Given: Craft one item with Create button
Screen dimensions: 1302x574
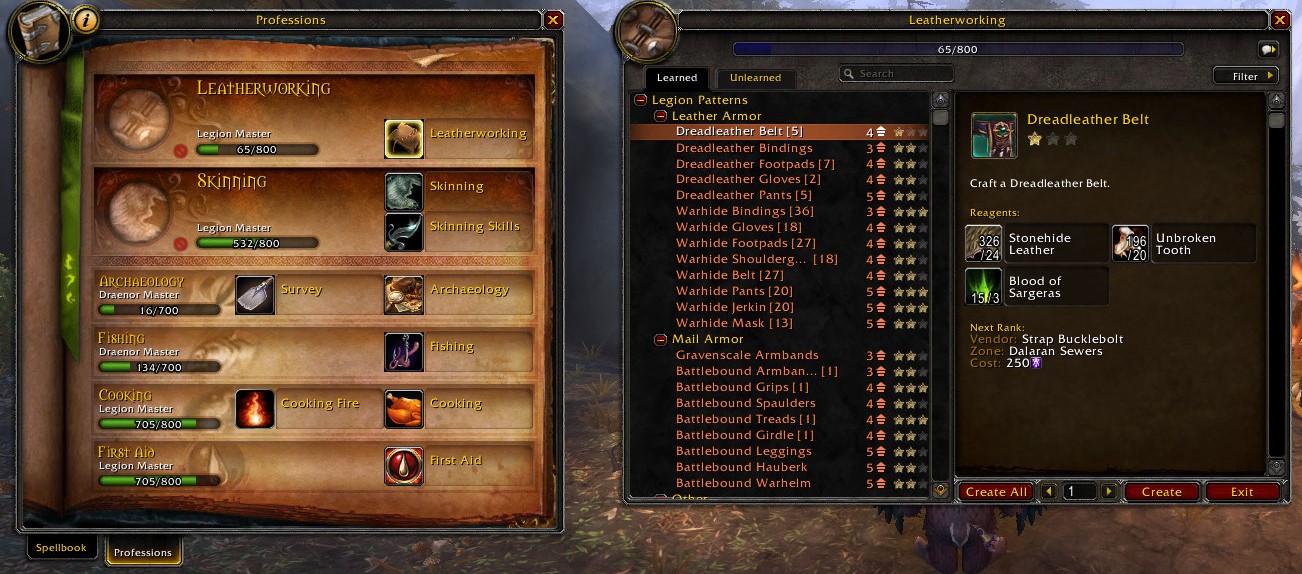Looking at the screenshot, I should 1161,492.
